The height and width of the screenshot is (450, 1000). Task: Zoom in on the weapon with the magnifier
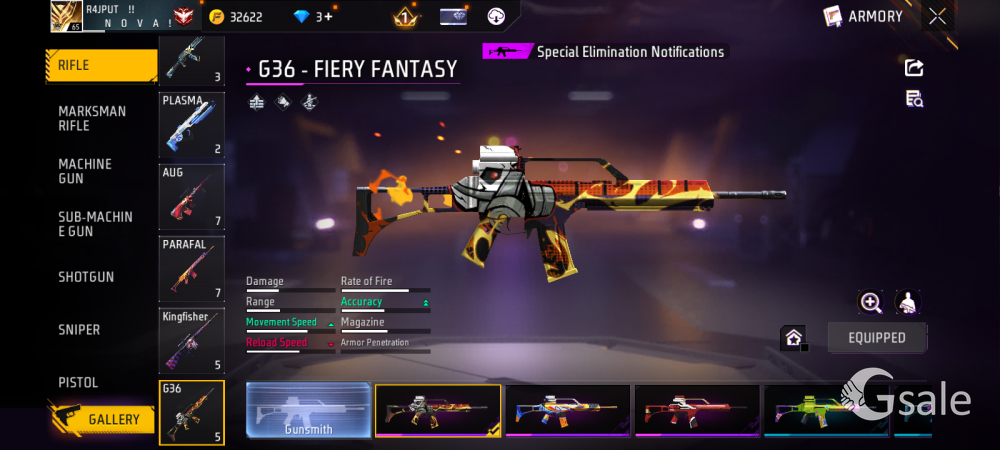[x=871, y=302]
